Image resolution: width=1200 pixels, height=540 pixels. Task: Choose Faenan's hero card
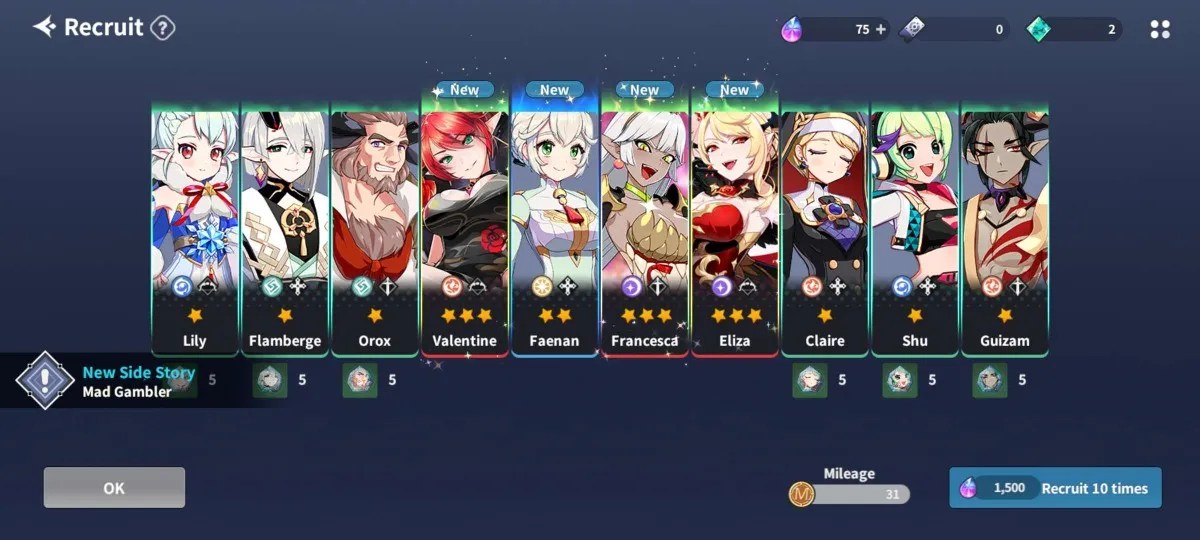(555, 230)
